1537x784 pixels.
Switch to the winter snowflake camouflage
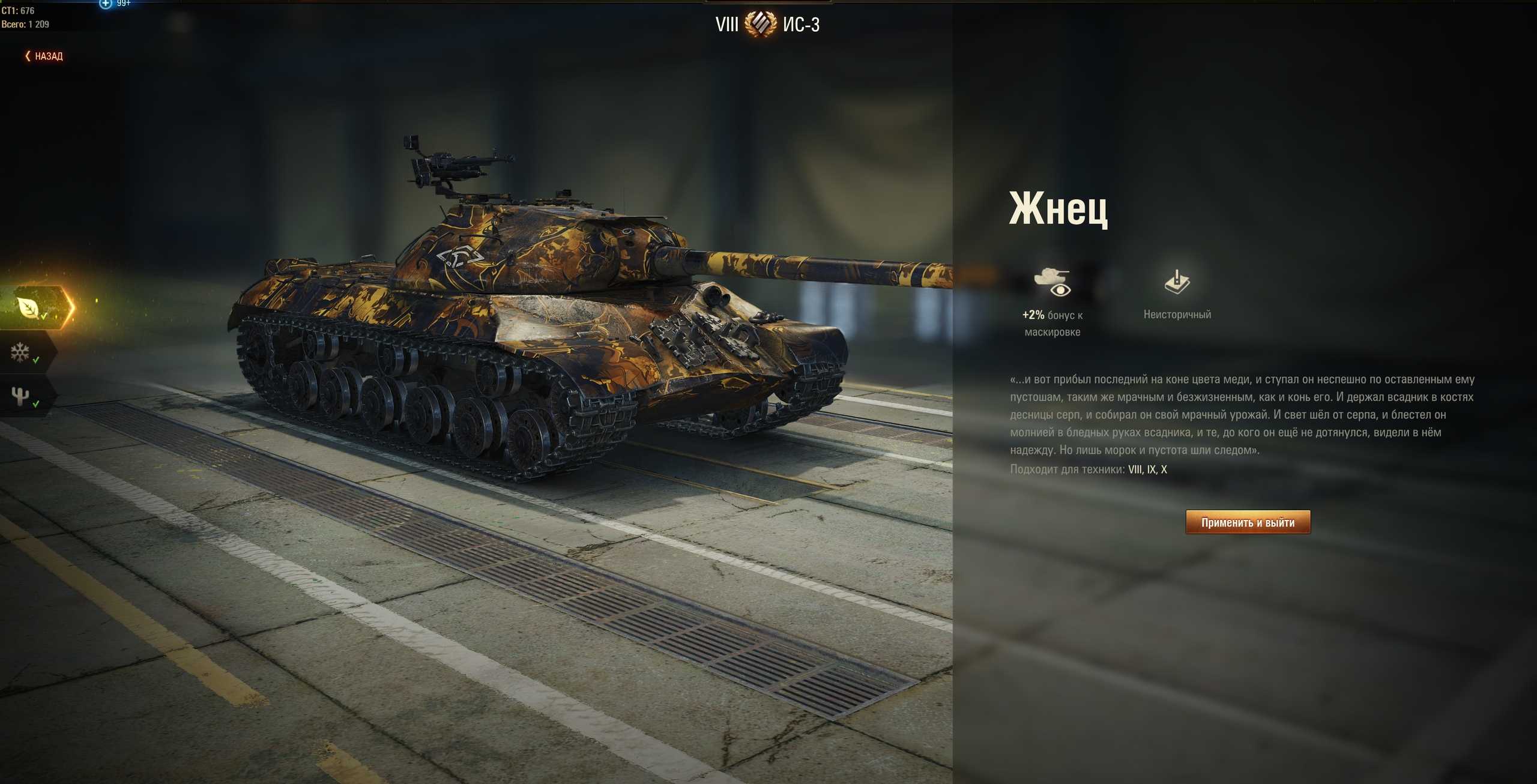[21, 352]
